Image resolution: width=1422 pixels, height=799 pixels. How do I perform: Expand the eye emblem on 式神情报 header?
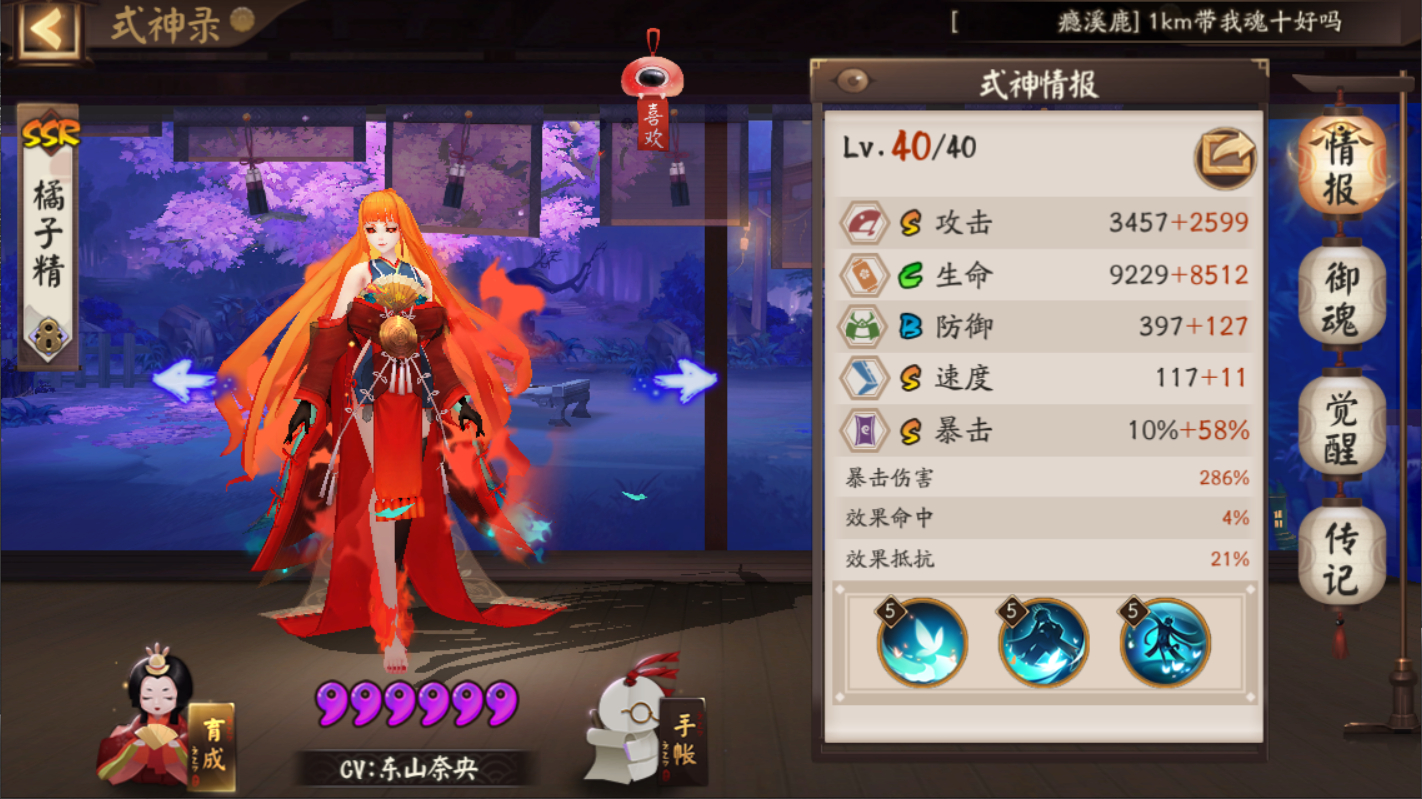(x=852, y=79)
